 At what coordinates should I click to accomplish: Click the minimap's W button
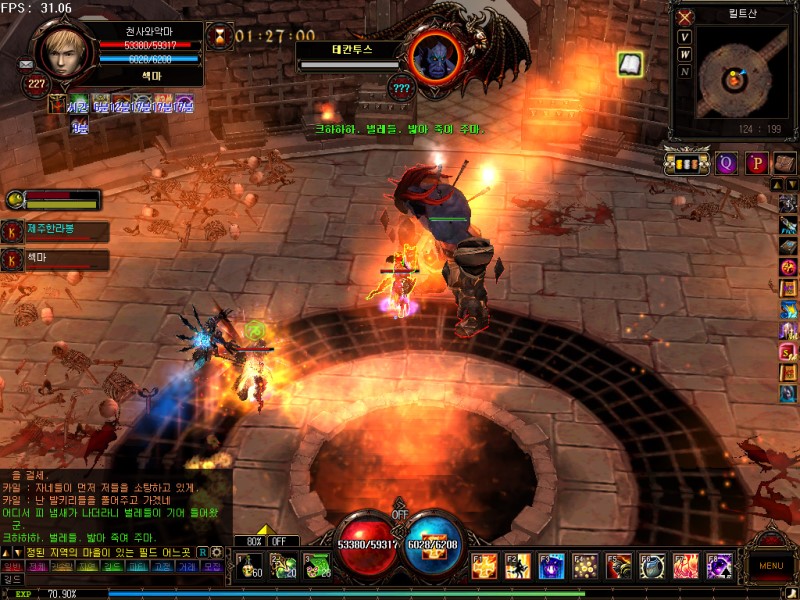[685, 54]
